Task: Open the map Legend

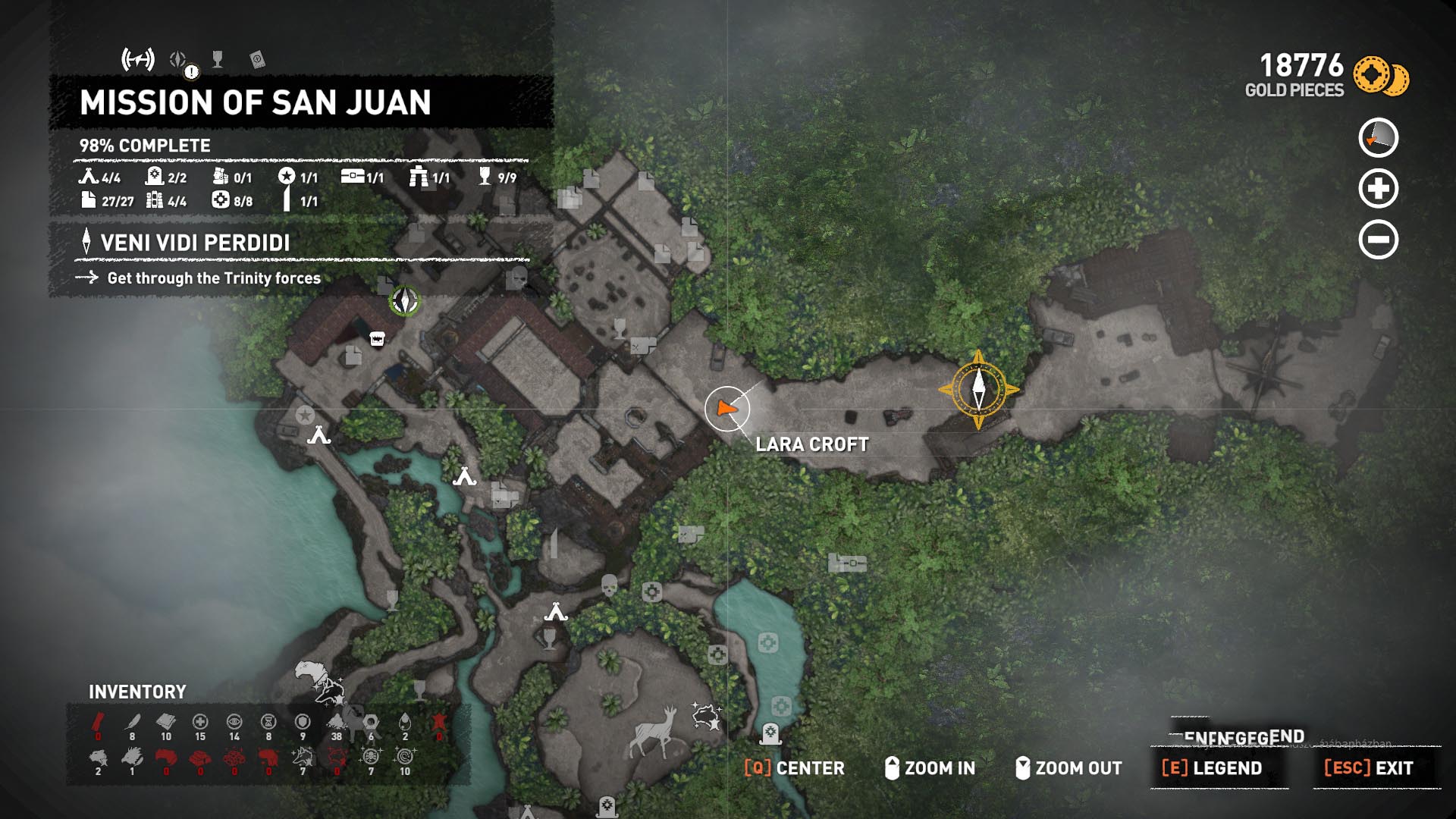Action: point(1213,768)
